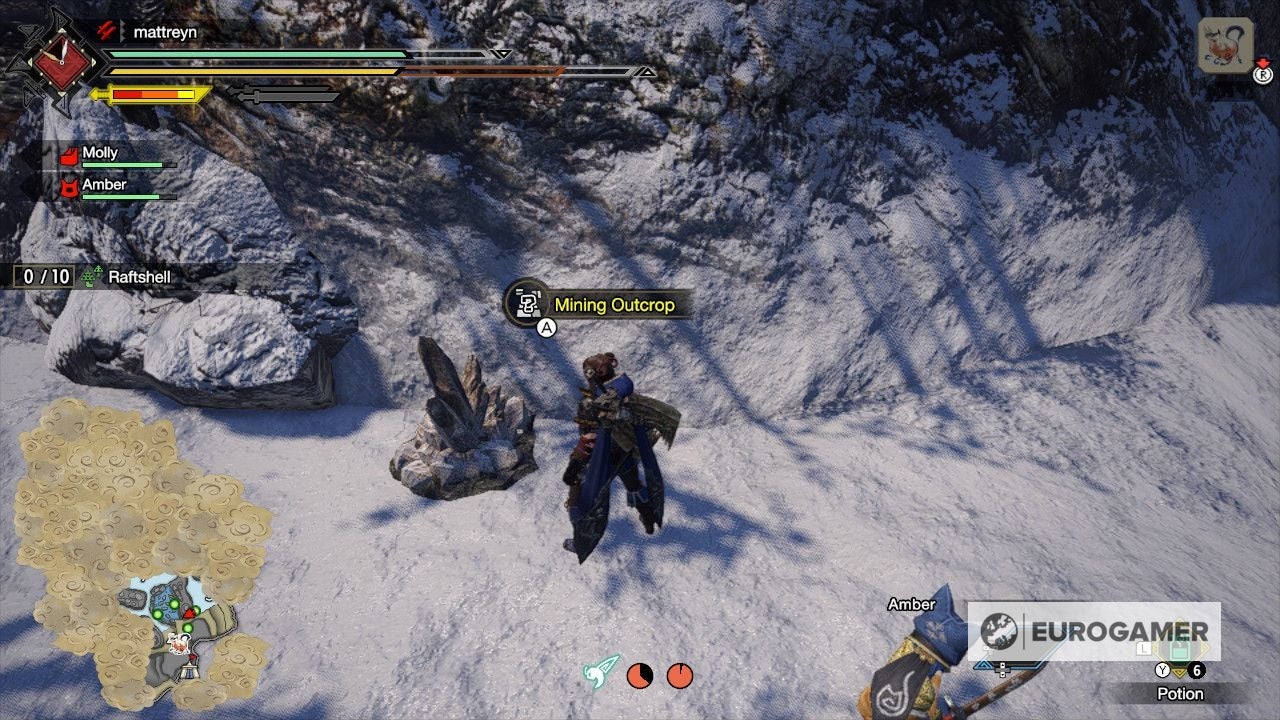Click the black arrow at the end of the stamina bar

pos(648,71)
